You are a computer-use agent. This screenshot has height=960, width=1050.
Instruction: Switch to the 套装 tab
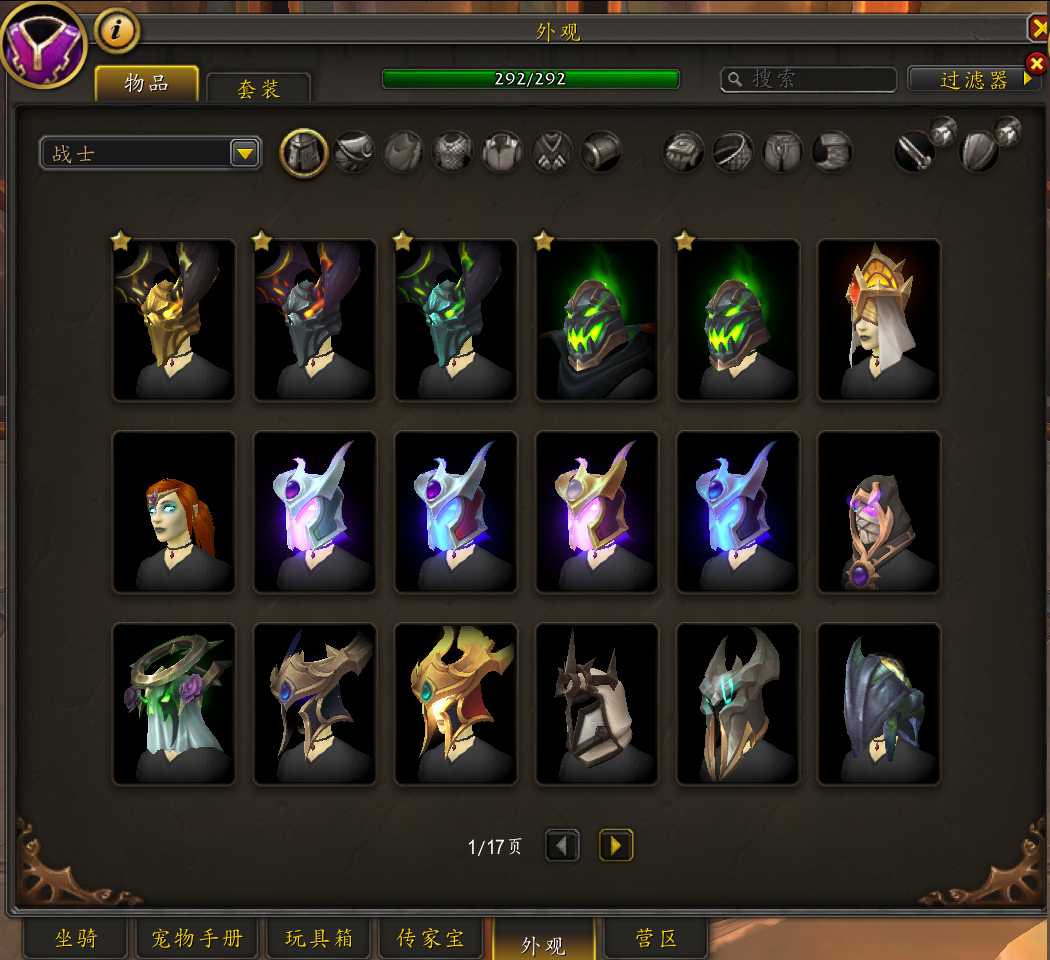point(259,88)
